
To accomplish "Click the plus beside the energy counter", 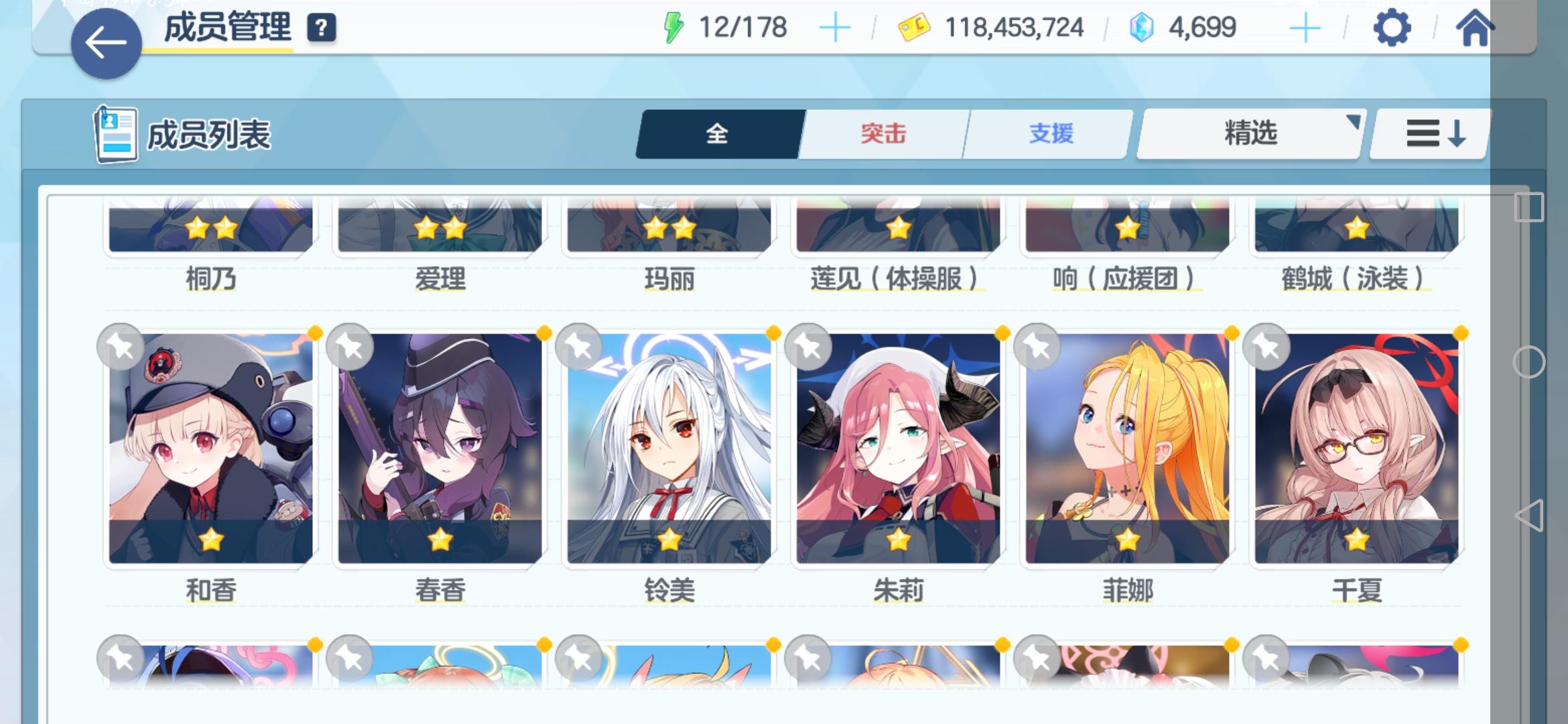I will [x=835, y=27].
